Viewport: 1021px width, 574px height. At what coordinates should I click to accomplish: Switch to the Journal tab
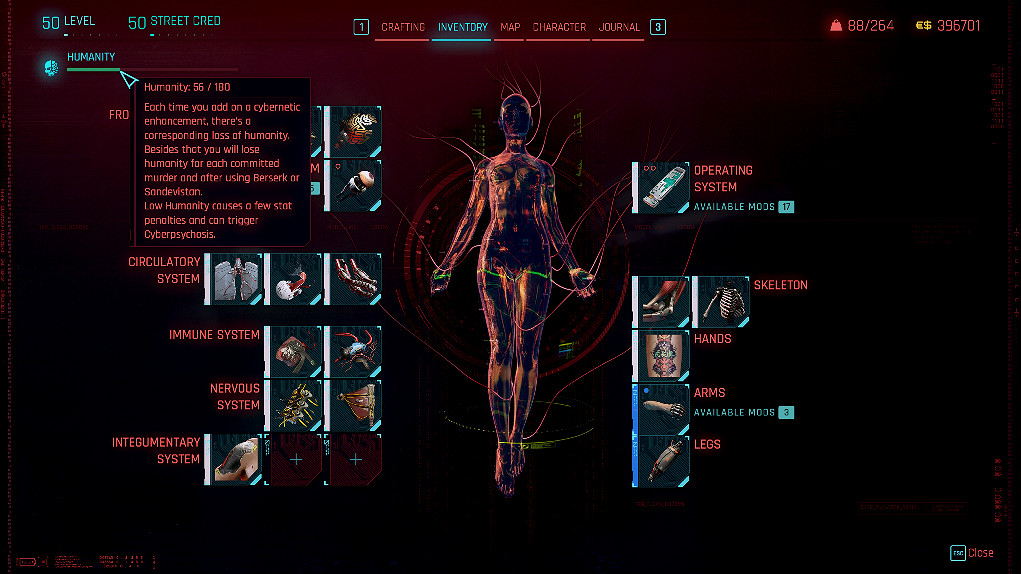[x=619, y=27]
